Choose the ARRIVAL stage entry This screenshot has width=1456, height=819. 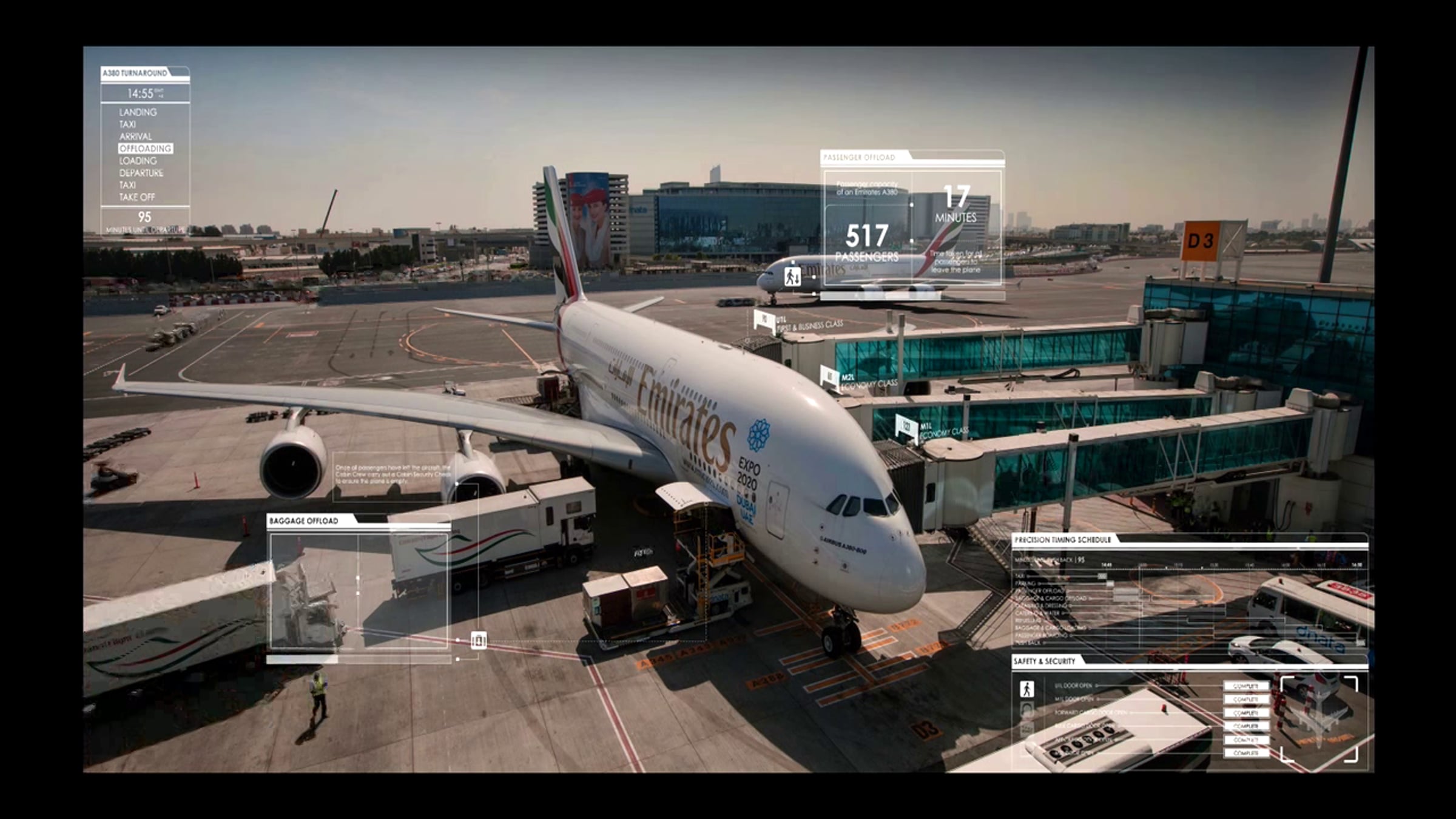point(135,136)
